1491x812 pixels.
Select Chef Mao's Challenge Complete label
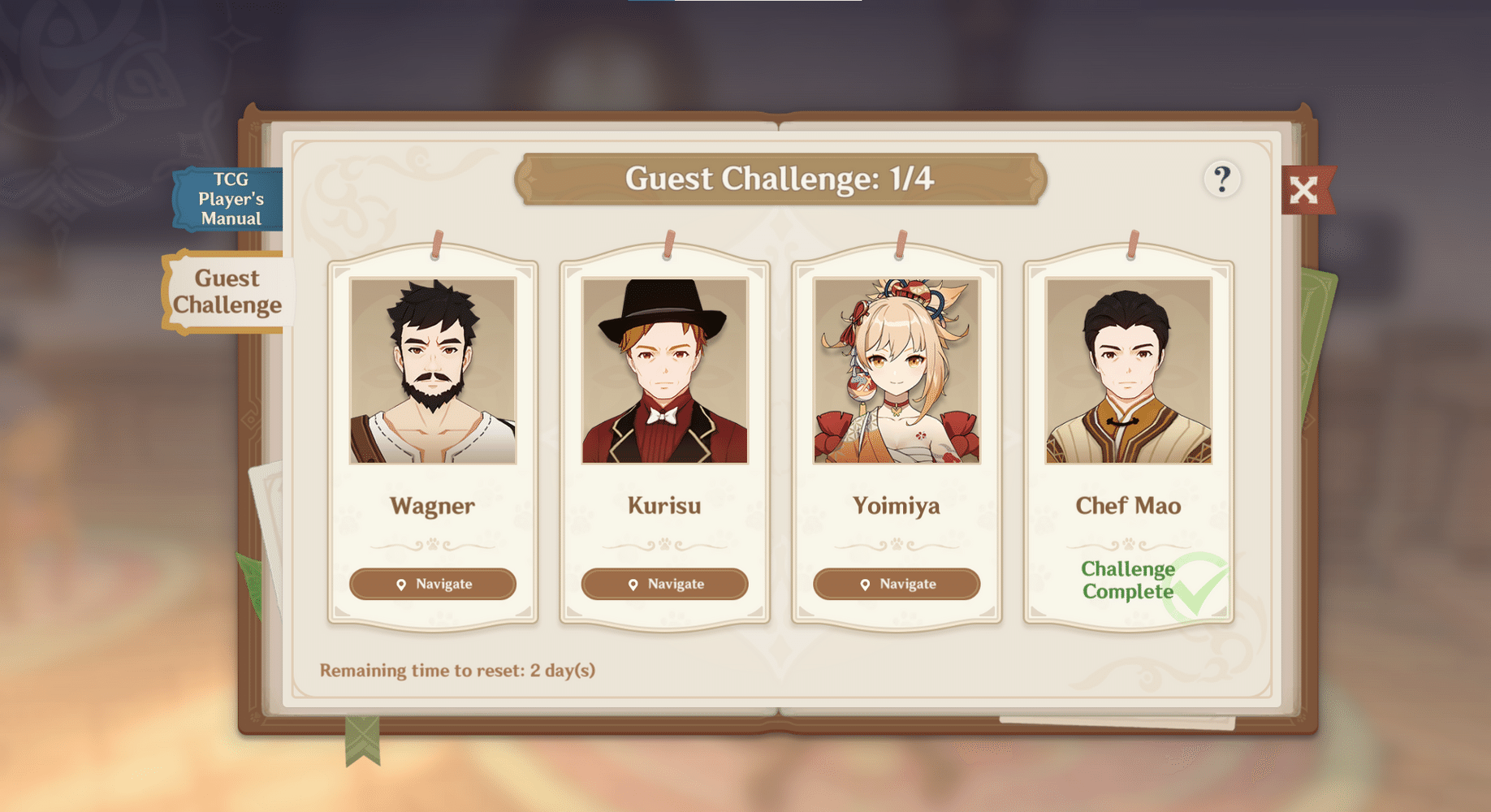tap(1127, 580)
